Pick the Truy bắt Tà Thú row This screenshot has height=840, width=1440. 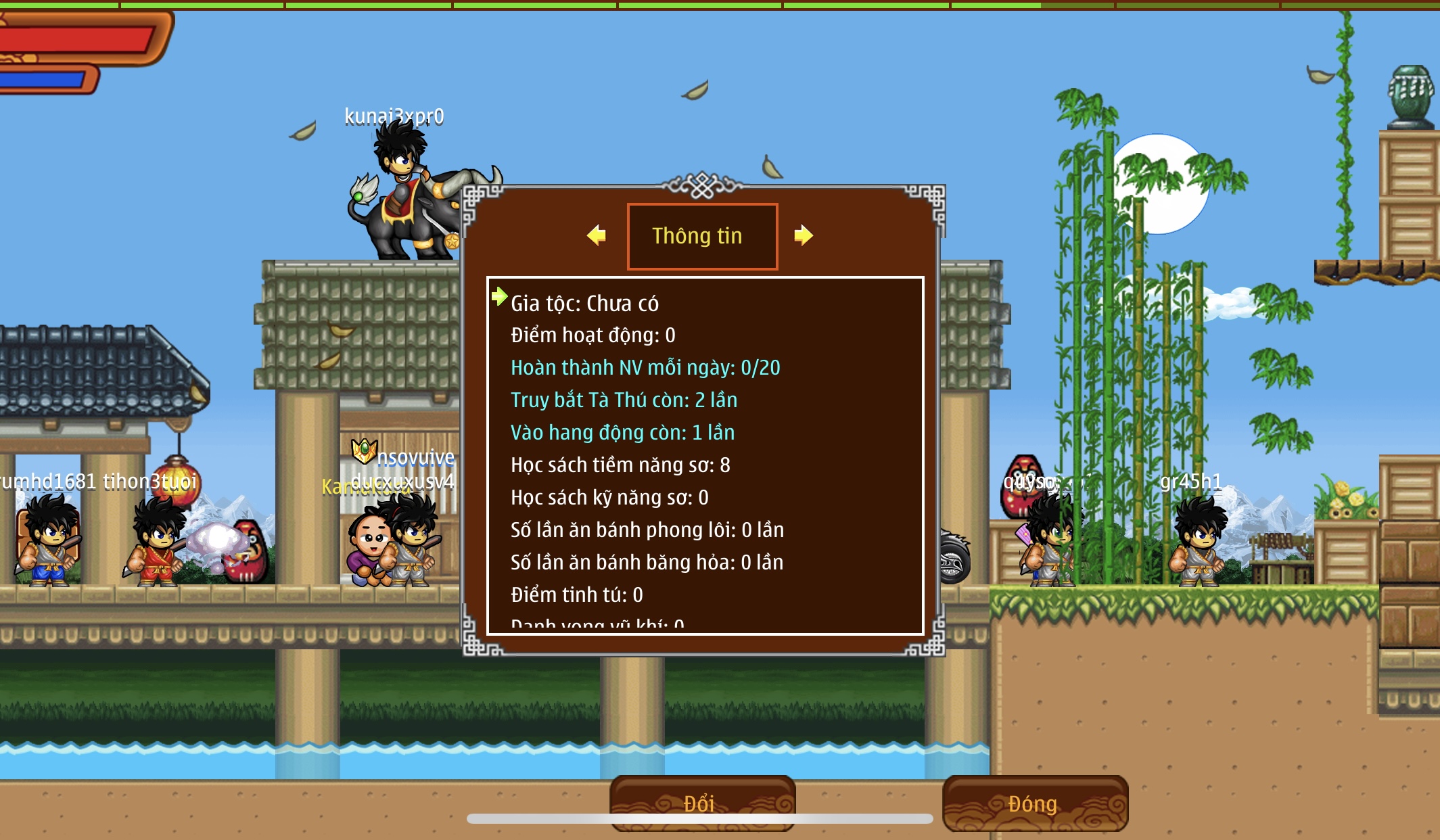click(x=623, y=400)
